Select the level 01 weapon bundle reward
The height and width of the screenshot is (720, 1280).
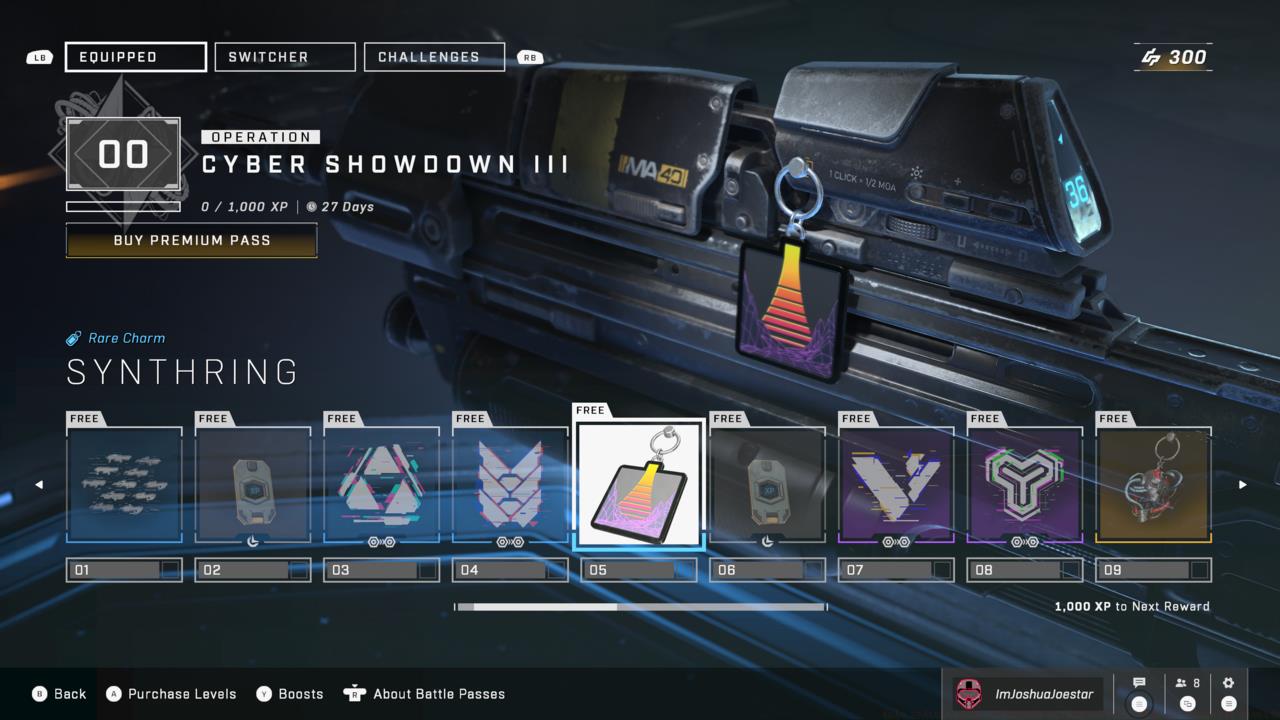tap(125, 485)
